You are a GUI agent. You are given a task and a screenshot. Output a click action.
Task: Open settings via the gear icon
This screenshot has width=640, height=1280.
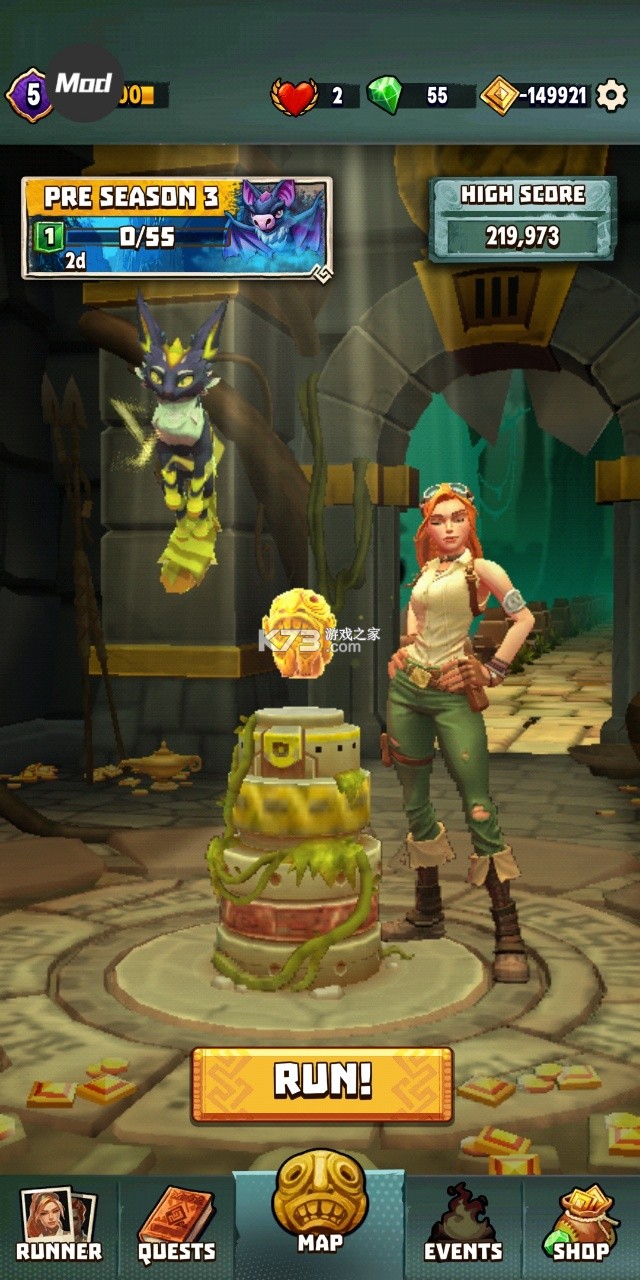[x=611, y=96]
